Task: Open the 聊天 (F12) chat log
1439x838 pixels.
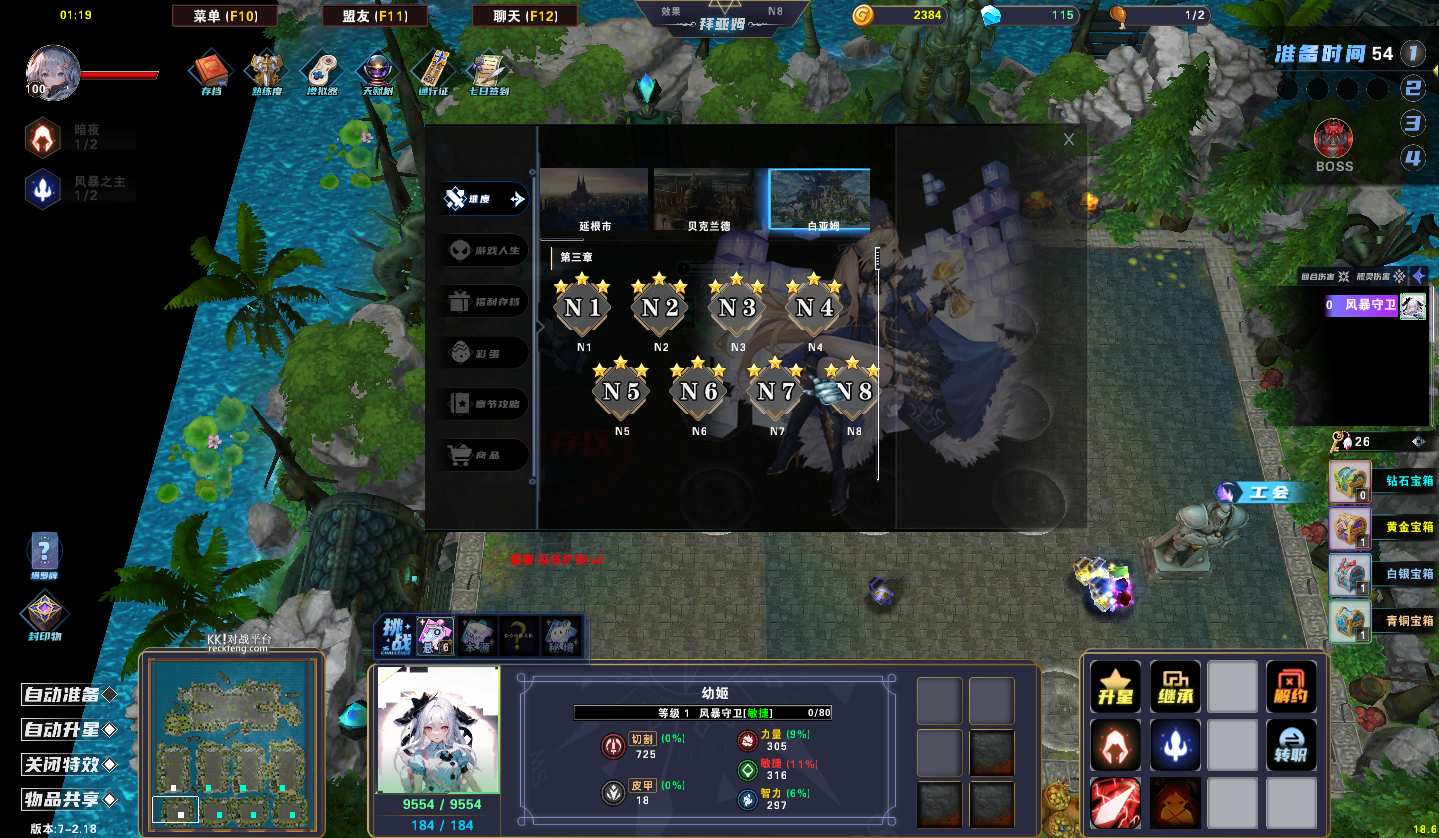Action: click(x=526, y=16)
